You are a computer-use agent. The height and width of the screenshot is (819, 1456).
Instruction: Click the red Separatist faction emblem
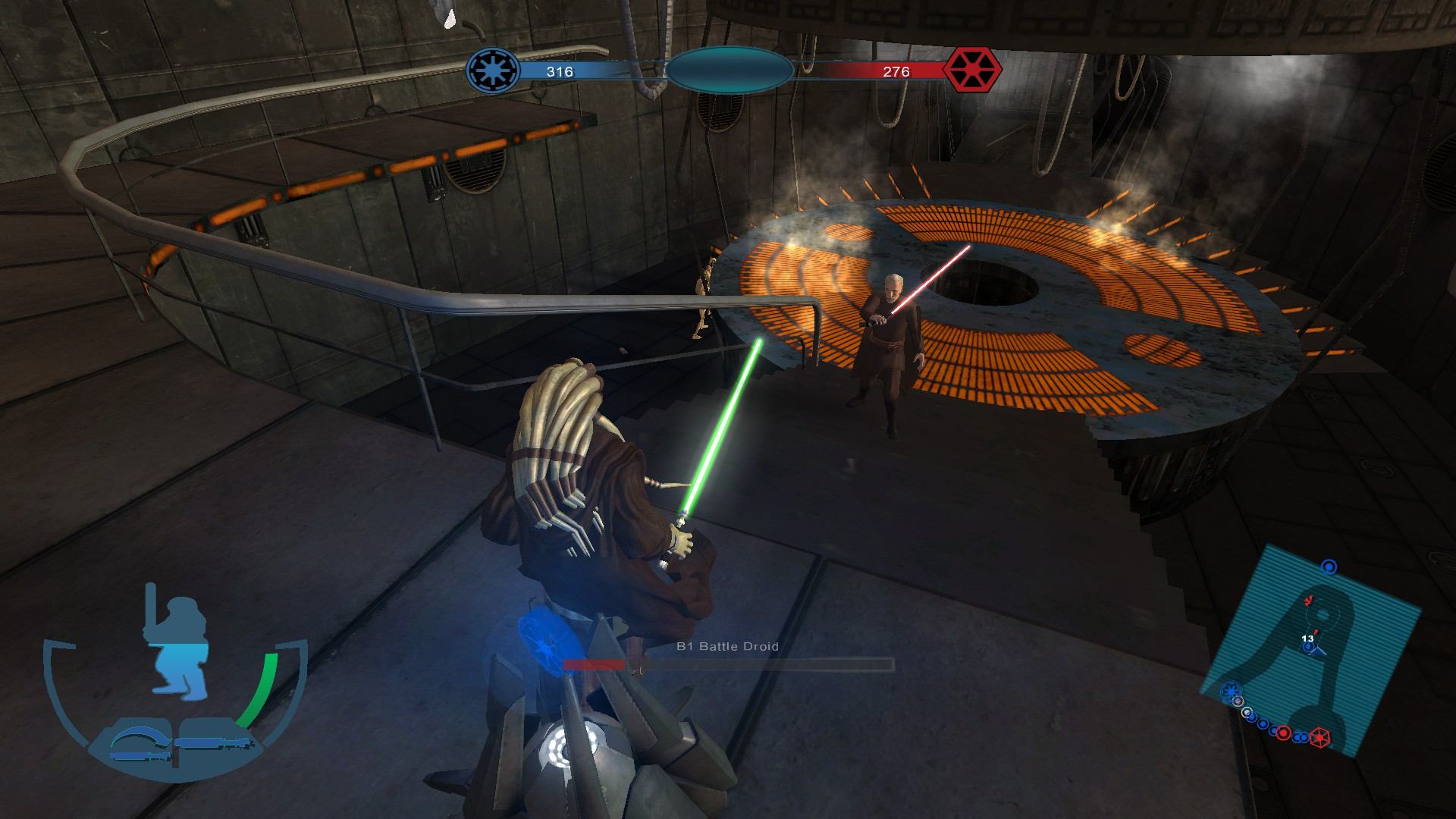[x=971, y=71]
